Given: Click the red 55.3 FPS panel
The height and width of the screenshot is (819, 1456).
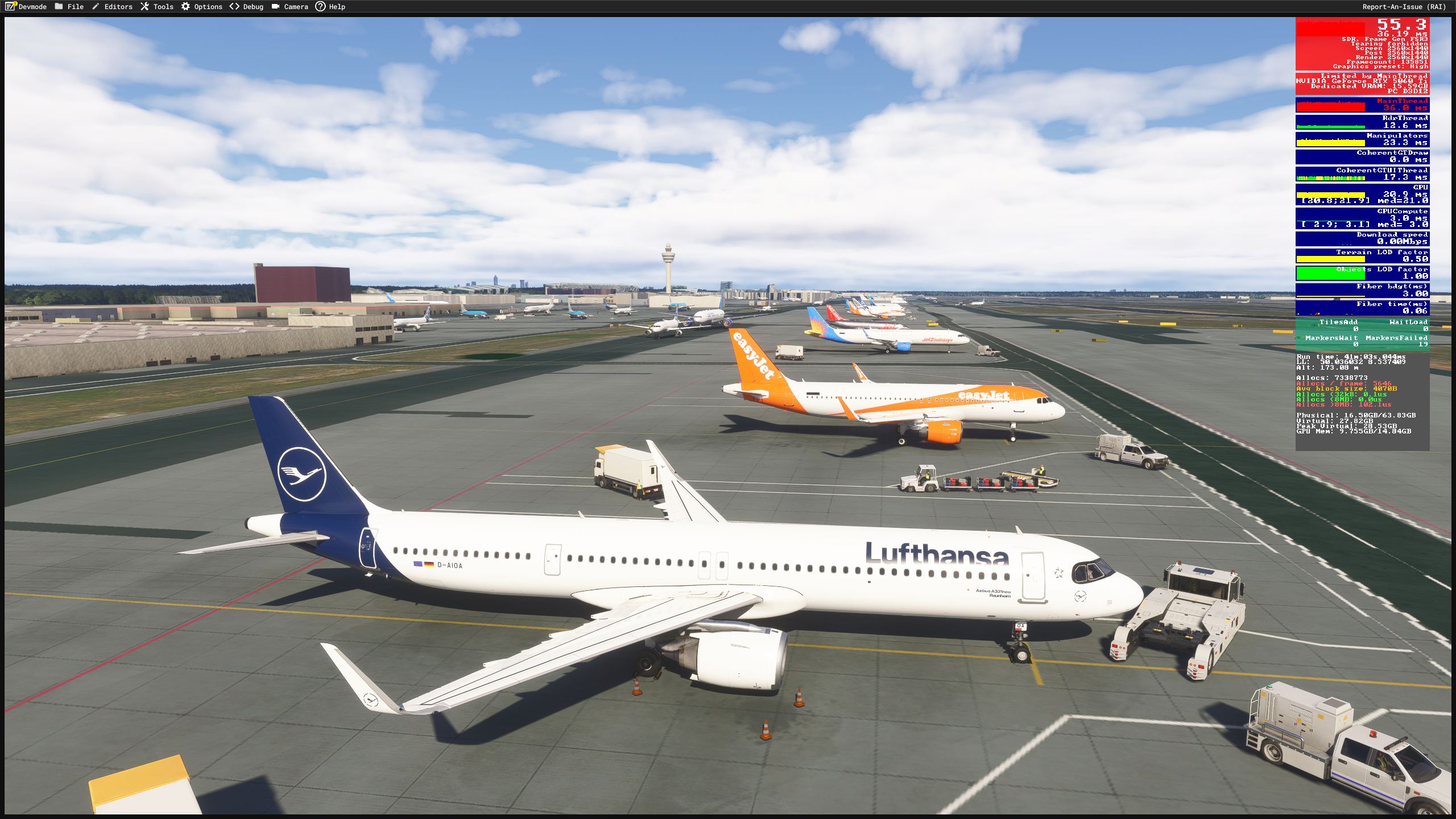Looking at the screenshot, I should tap(1362, 43).
